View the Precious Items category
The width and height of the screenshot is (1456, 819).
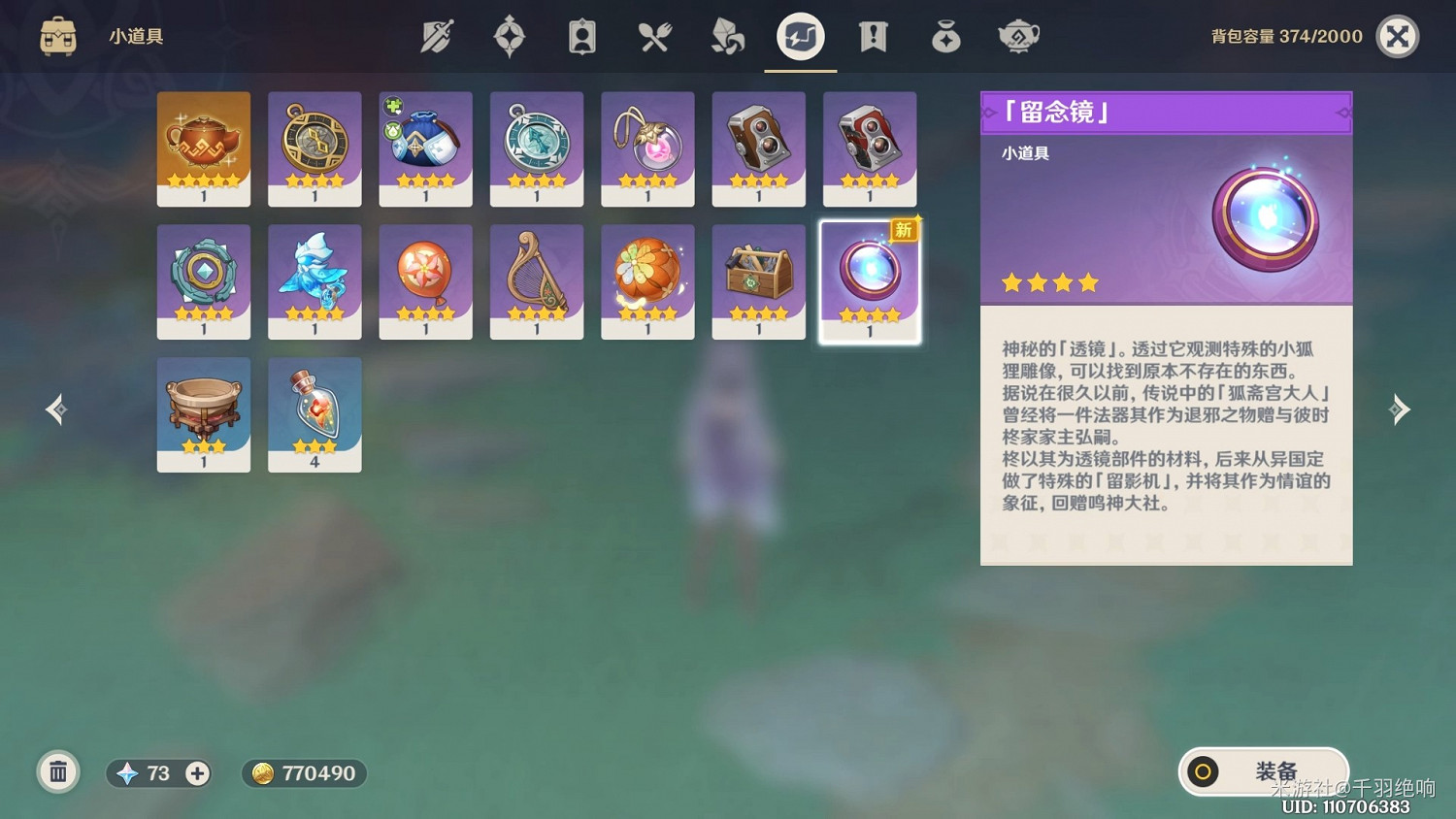(x=945, y=36)
